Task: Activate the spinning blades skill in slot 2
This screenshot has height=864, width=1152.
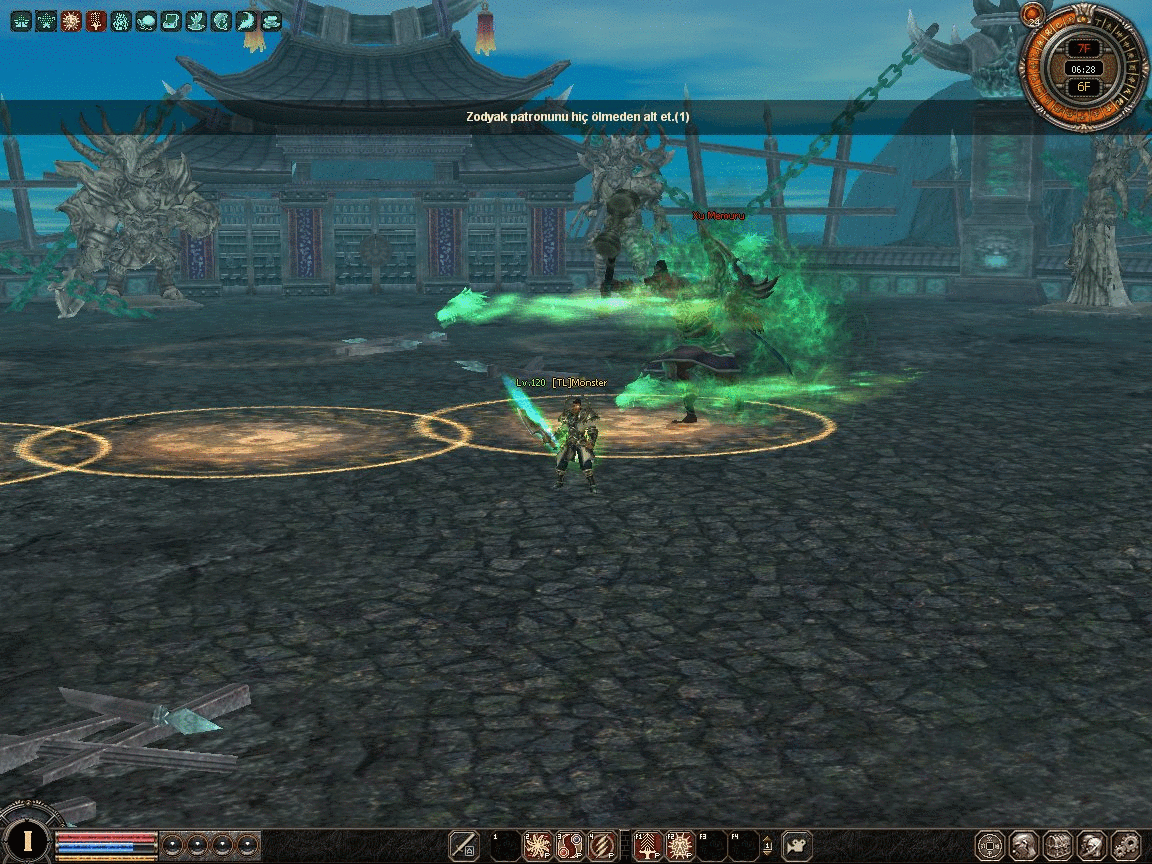Action: [539, 846]
